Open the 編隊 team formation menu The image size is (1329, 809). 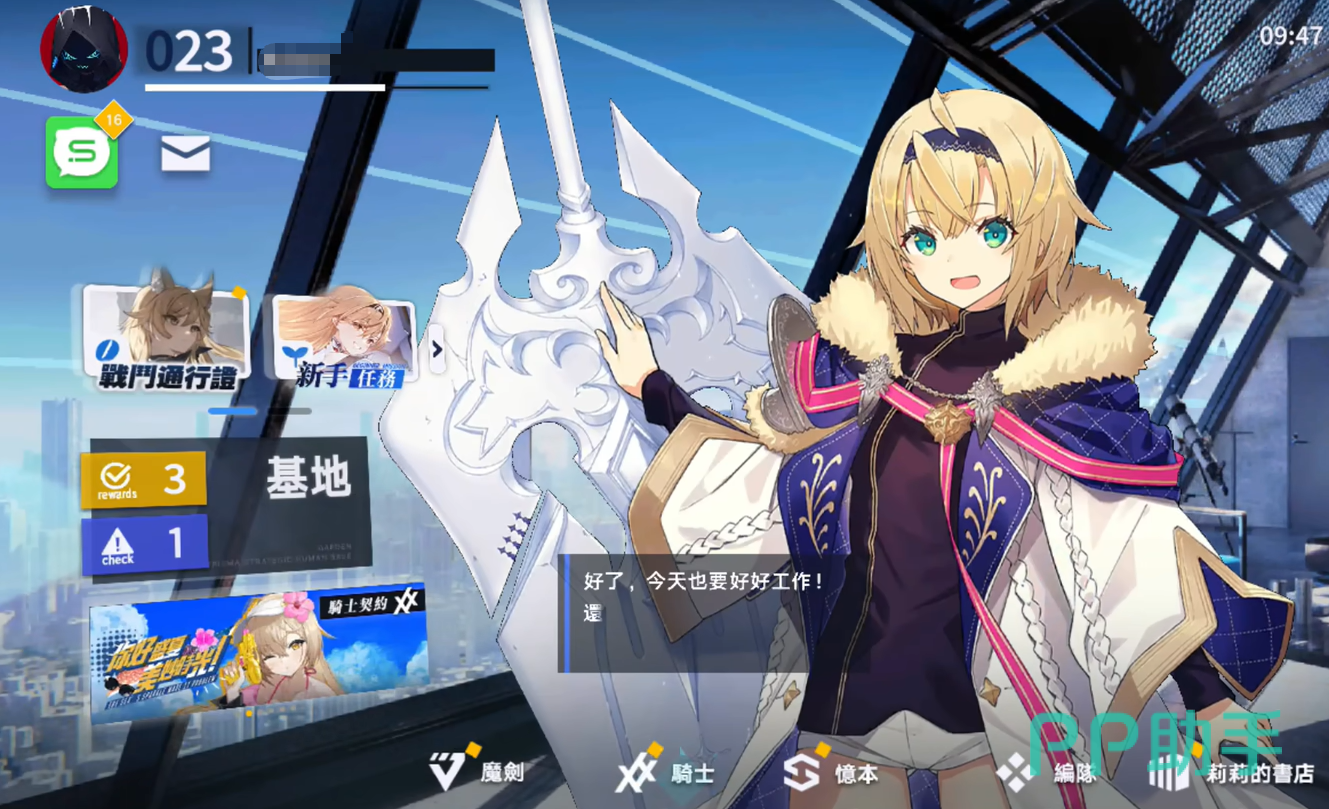1048,772
